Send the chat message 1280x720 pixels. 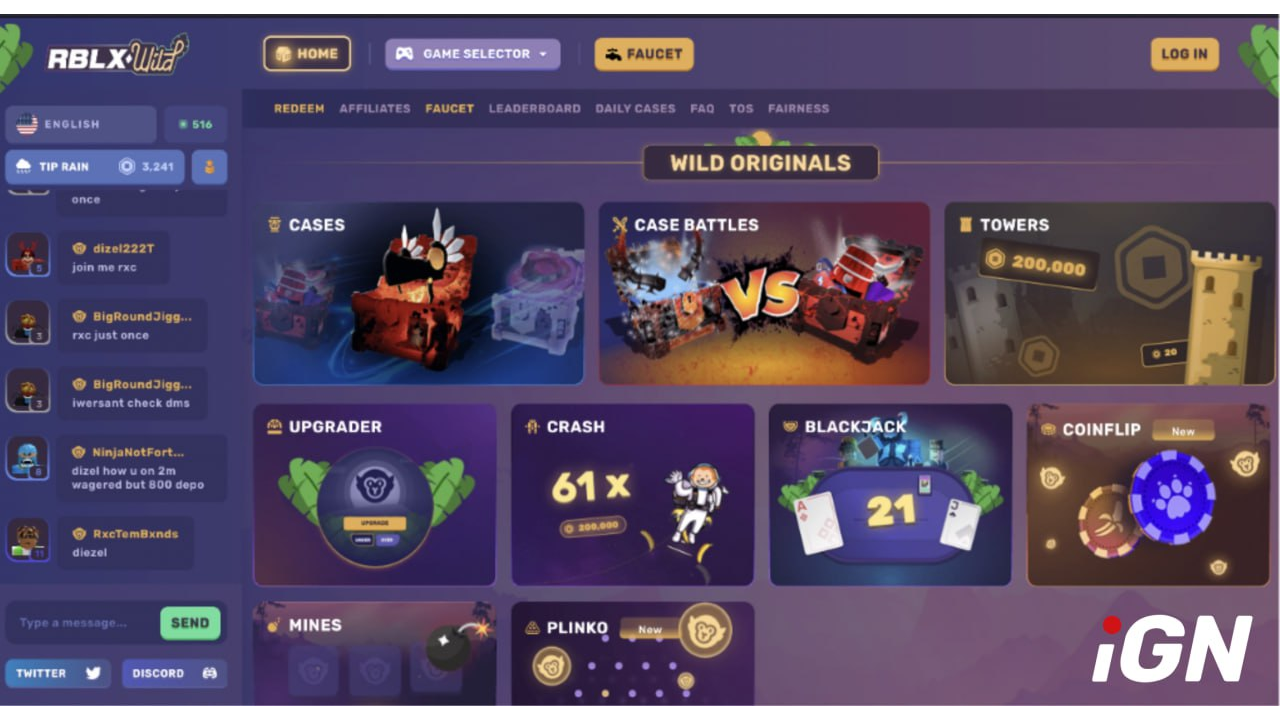pyautogui.click(x=190, y=623)
